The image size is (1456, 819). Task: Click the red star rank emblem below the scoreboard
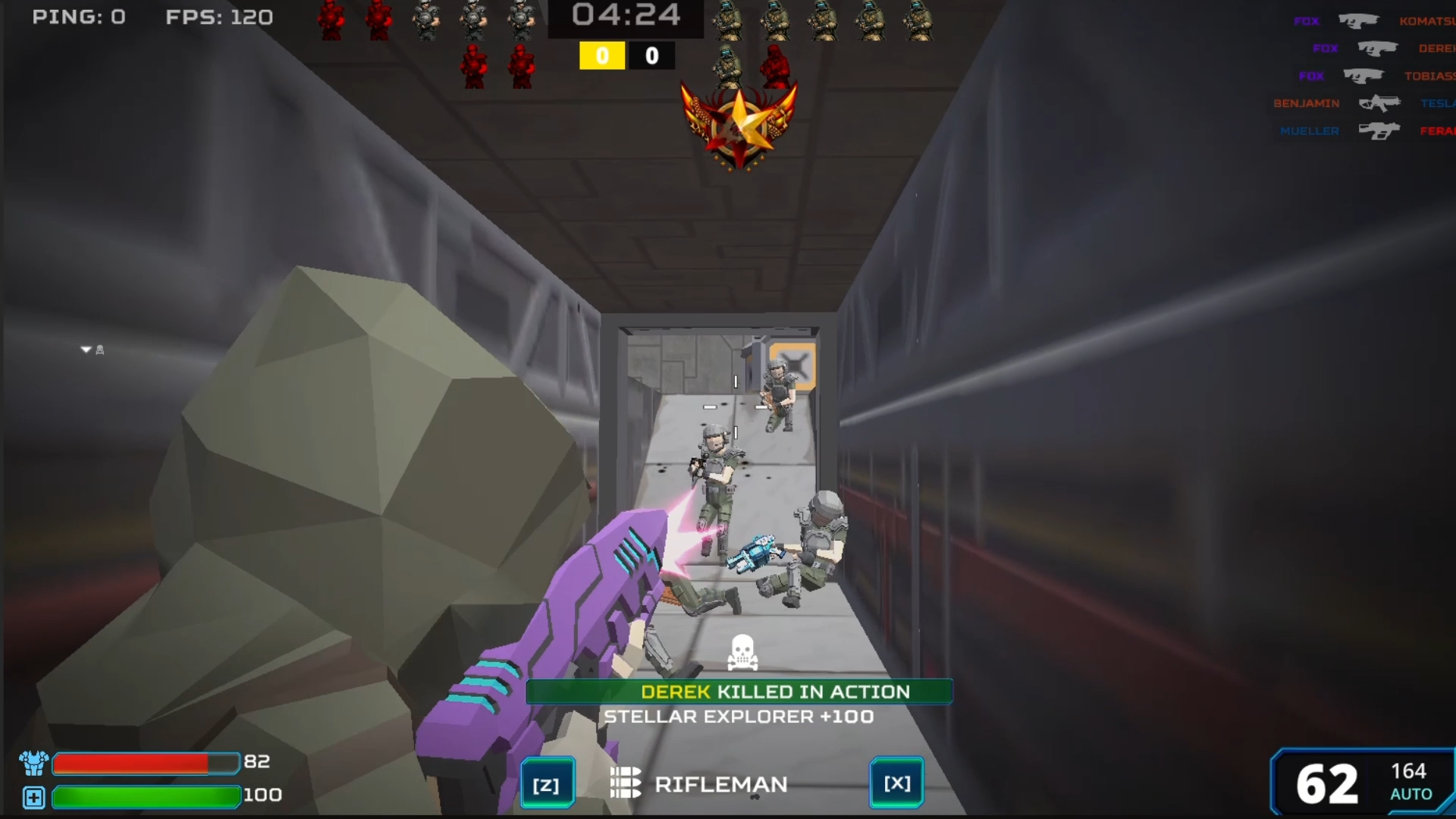(737, 124)
